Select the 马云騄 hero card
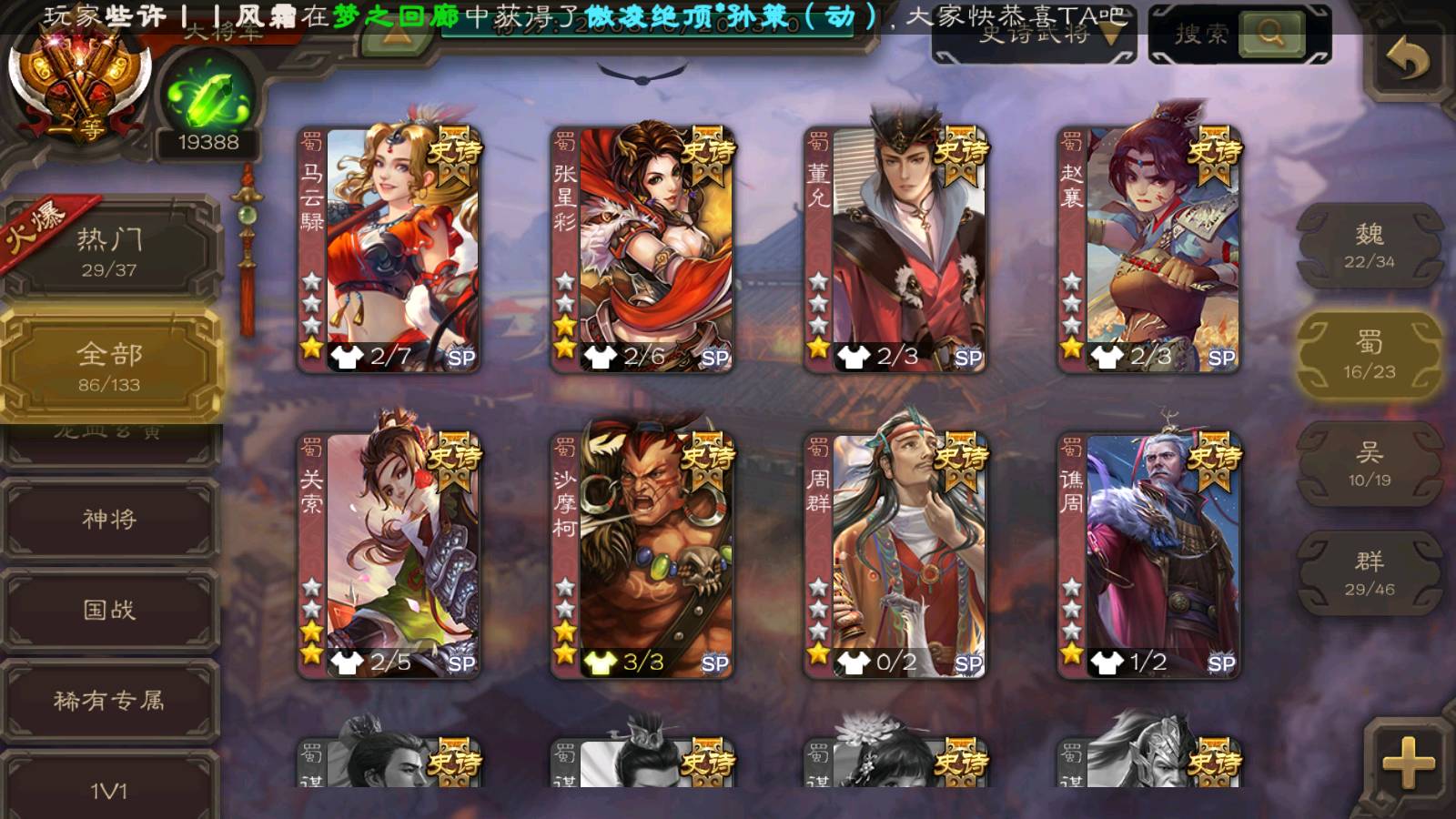Image resolution: width=1456 pixels, height=819 pixels. tap(389, 249)
